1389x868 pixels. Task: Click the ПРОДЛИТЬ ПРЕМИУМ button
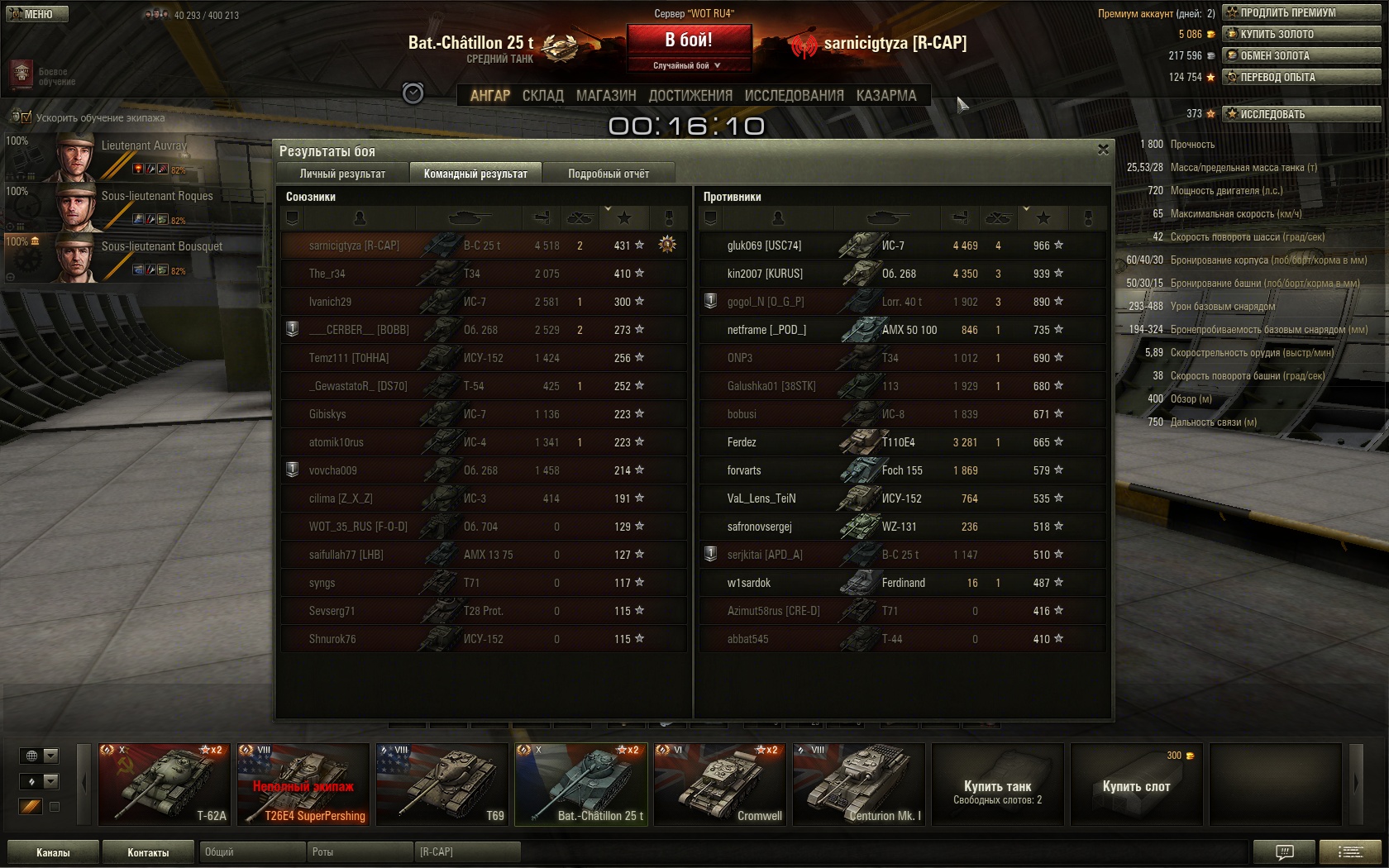point(1301,12)
